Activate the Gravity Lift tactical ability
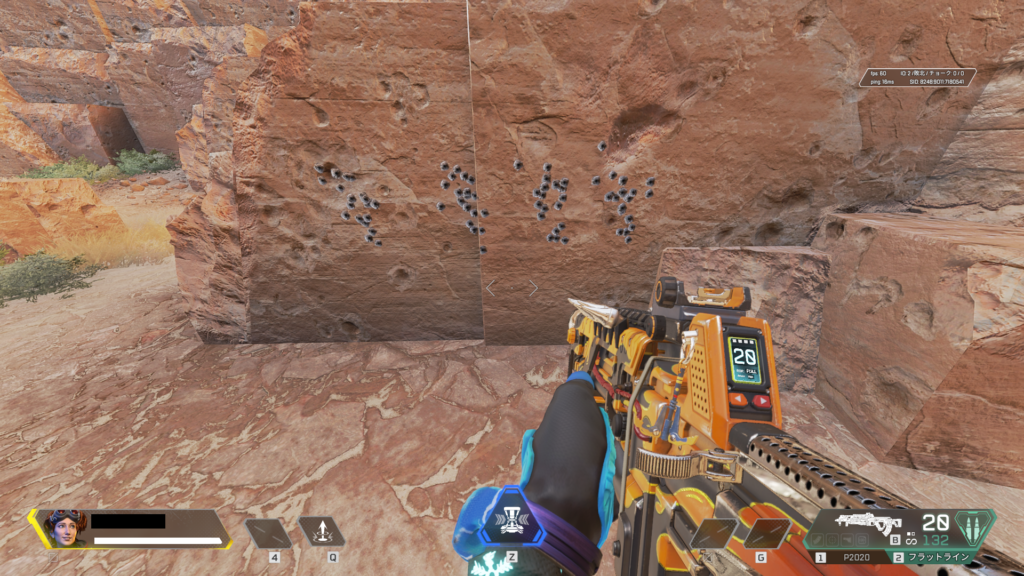 click(321, 533)
